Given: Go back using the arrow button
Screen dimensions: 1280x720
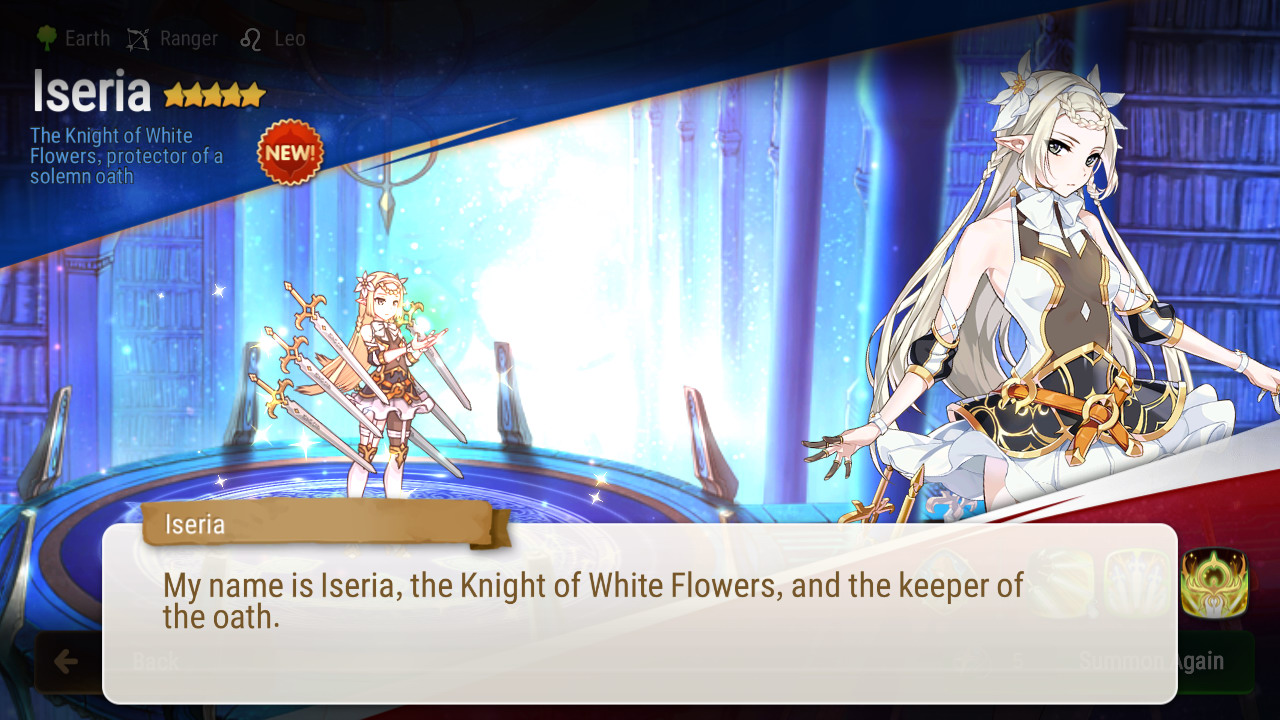Looking at the screenshot, I should pyautogui.click(x=67, y=661).
